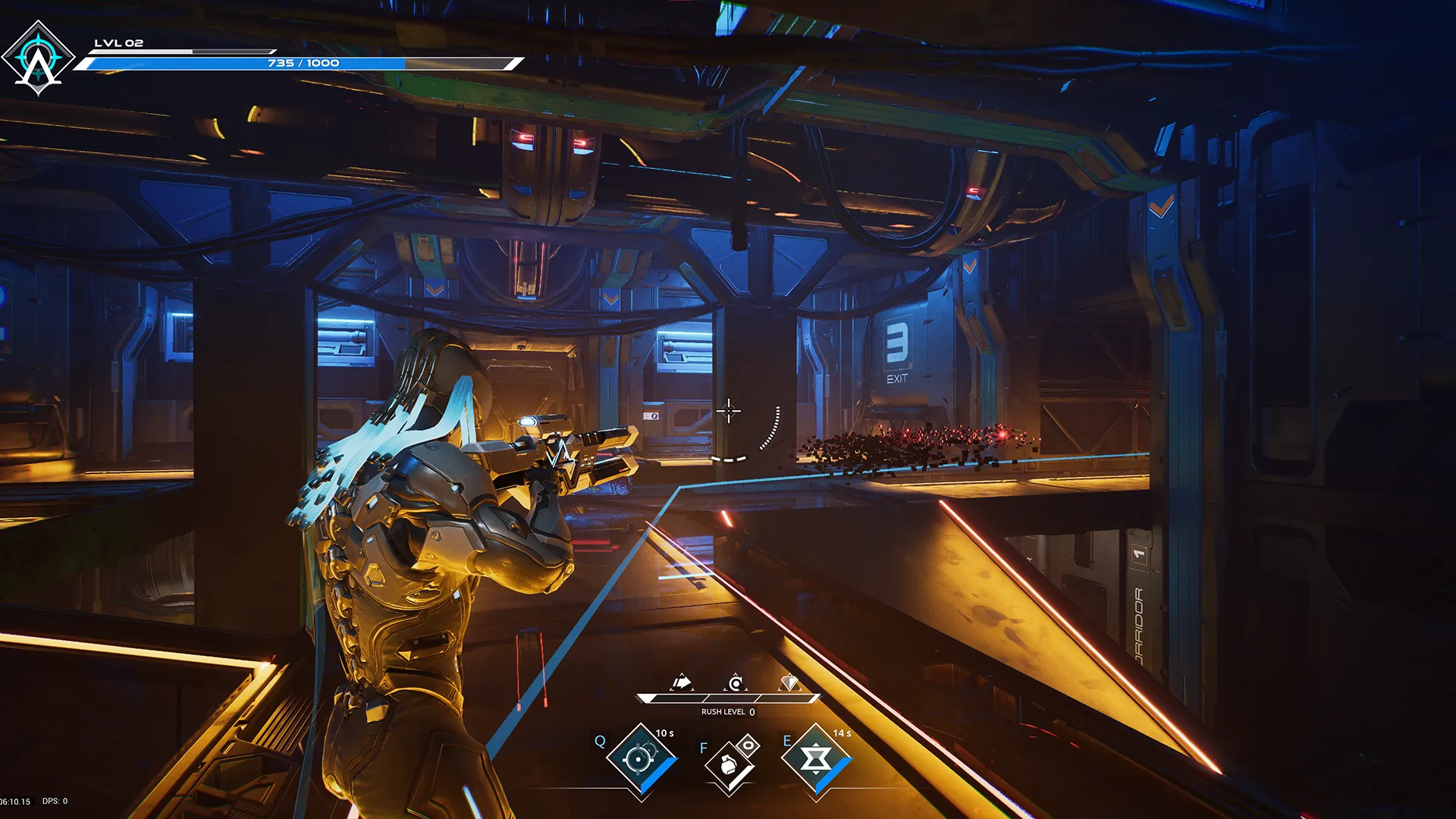Click the crosshair reticle at screen center
This screenshot has height=819, width=1456.
730,411
